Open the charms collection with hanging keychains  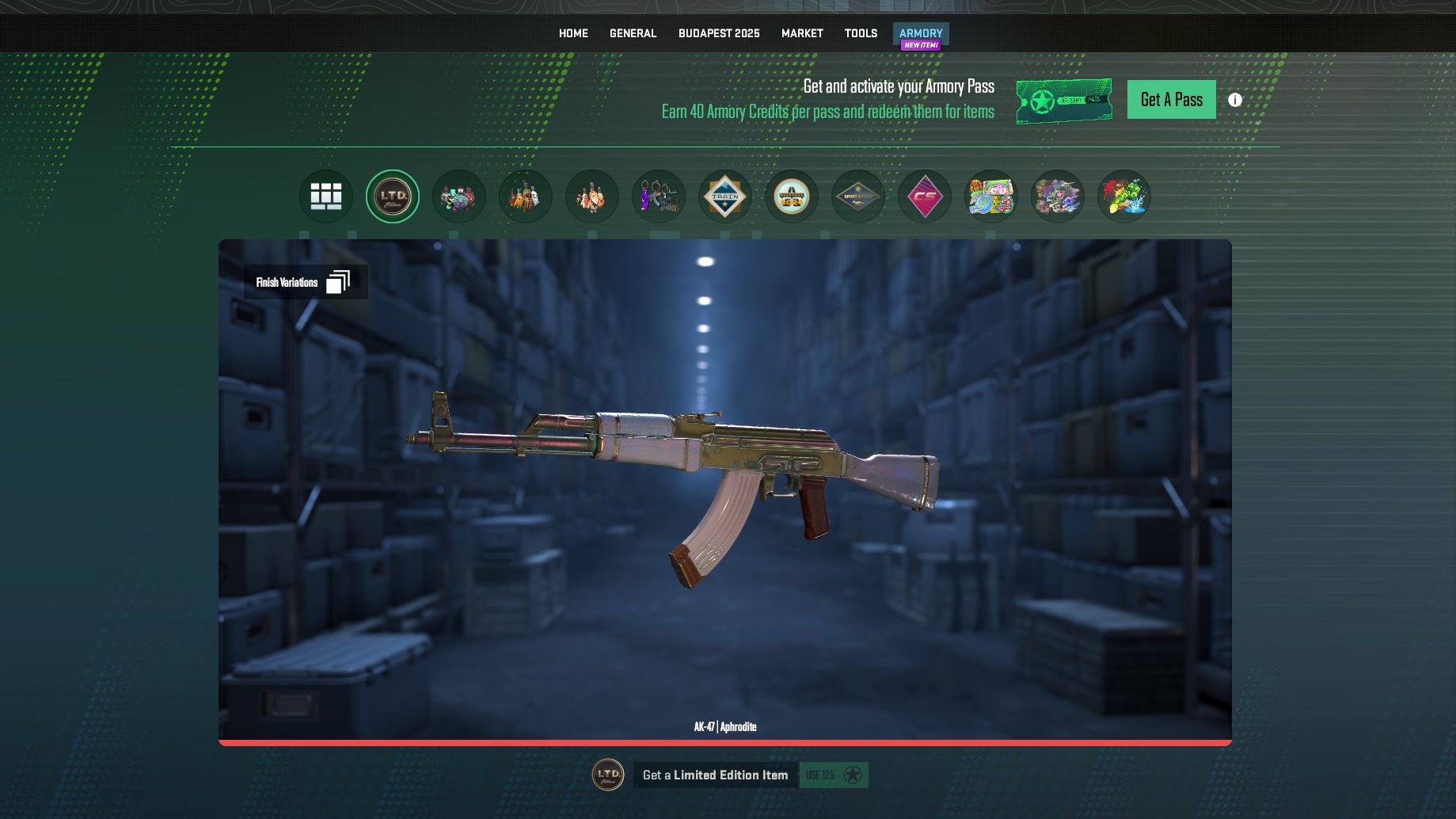point(658,196)
